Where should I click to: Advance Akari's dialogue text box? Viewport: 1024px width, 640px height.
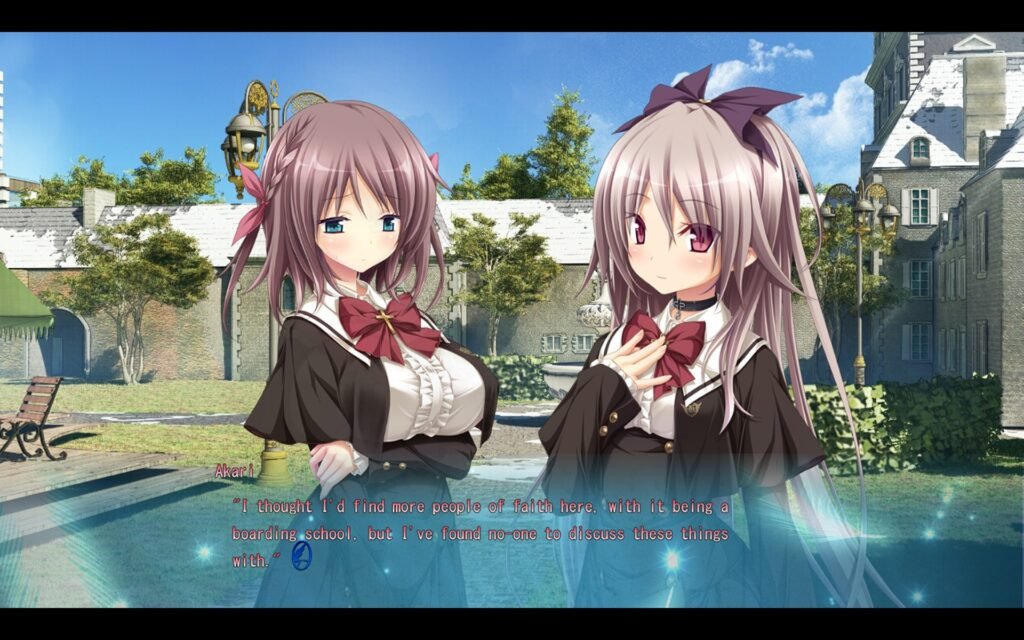click(480, 534)
